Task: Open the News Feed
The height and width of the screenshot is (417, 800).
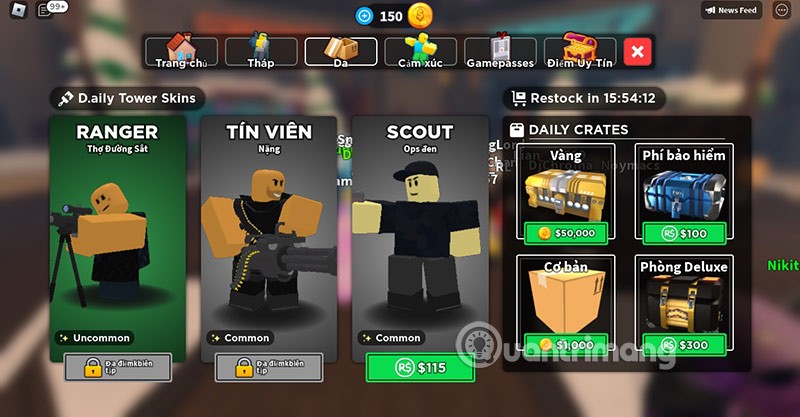Action: coord(732,10)
